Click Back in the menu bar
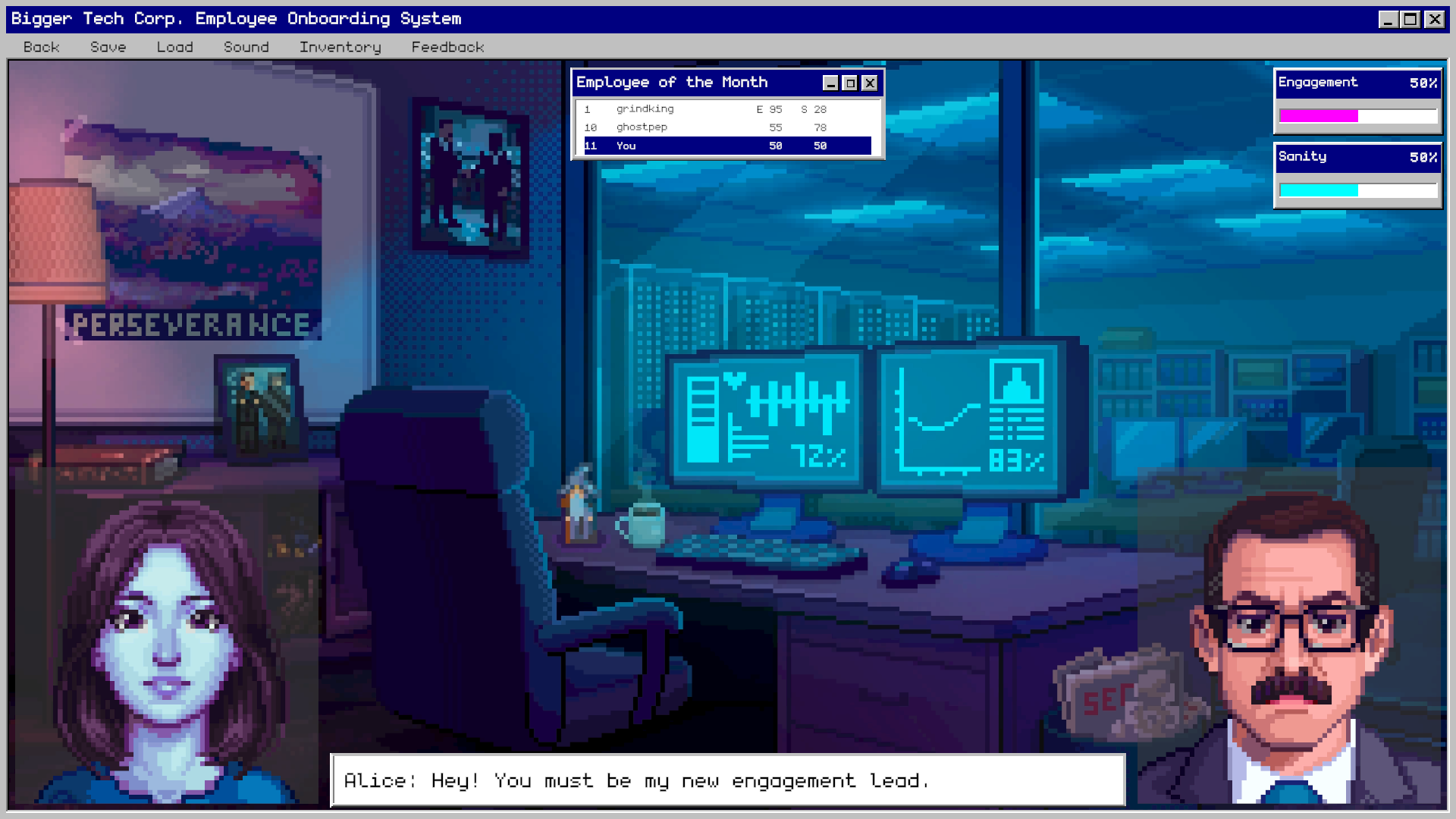Screen dimensions: 1456x819 click(x=41, y=47)
